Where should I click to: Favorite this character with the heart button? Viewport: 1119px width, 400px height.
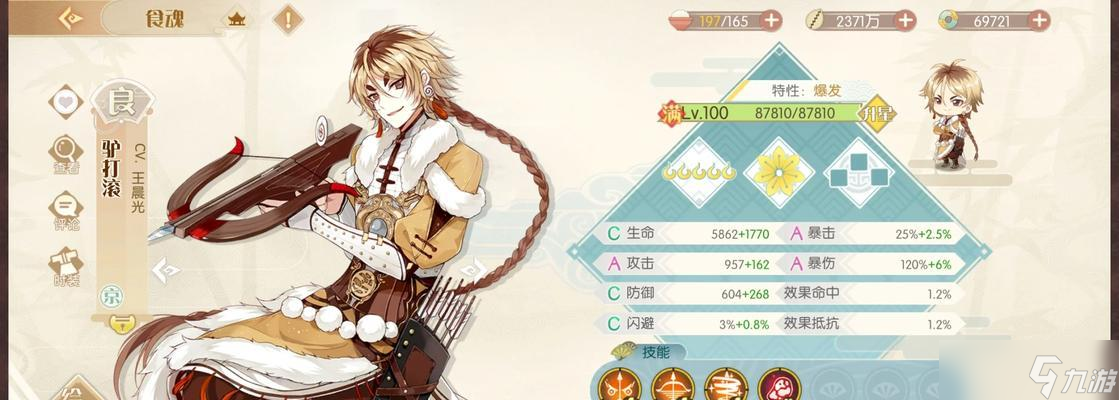(66, 102)
